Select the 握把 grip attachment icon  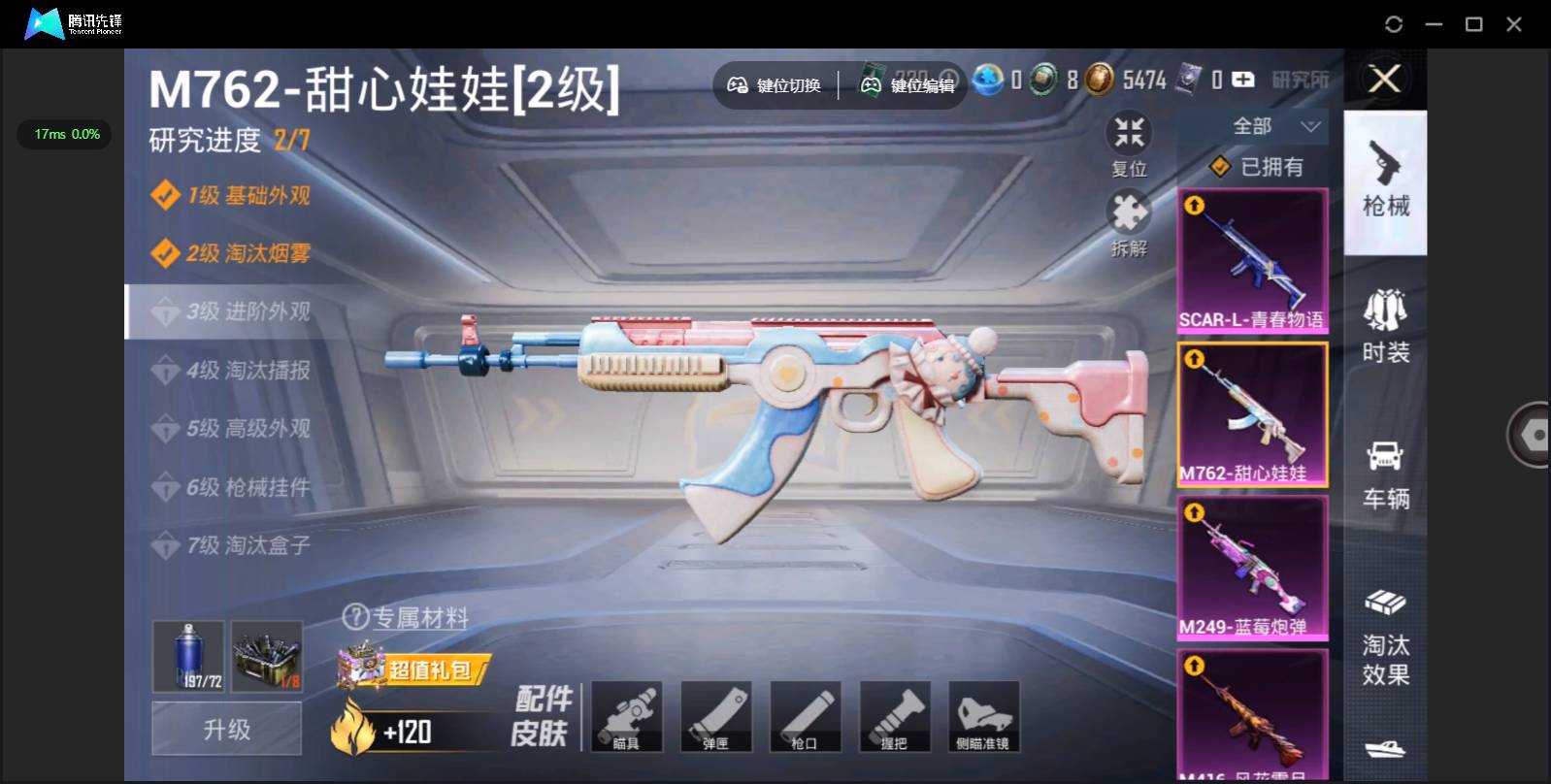894,716
